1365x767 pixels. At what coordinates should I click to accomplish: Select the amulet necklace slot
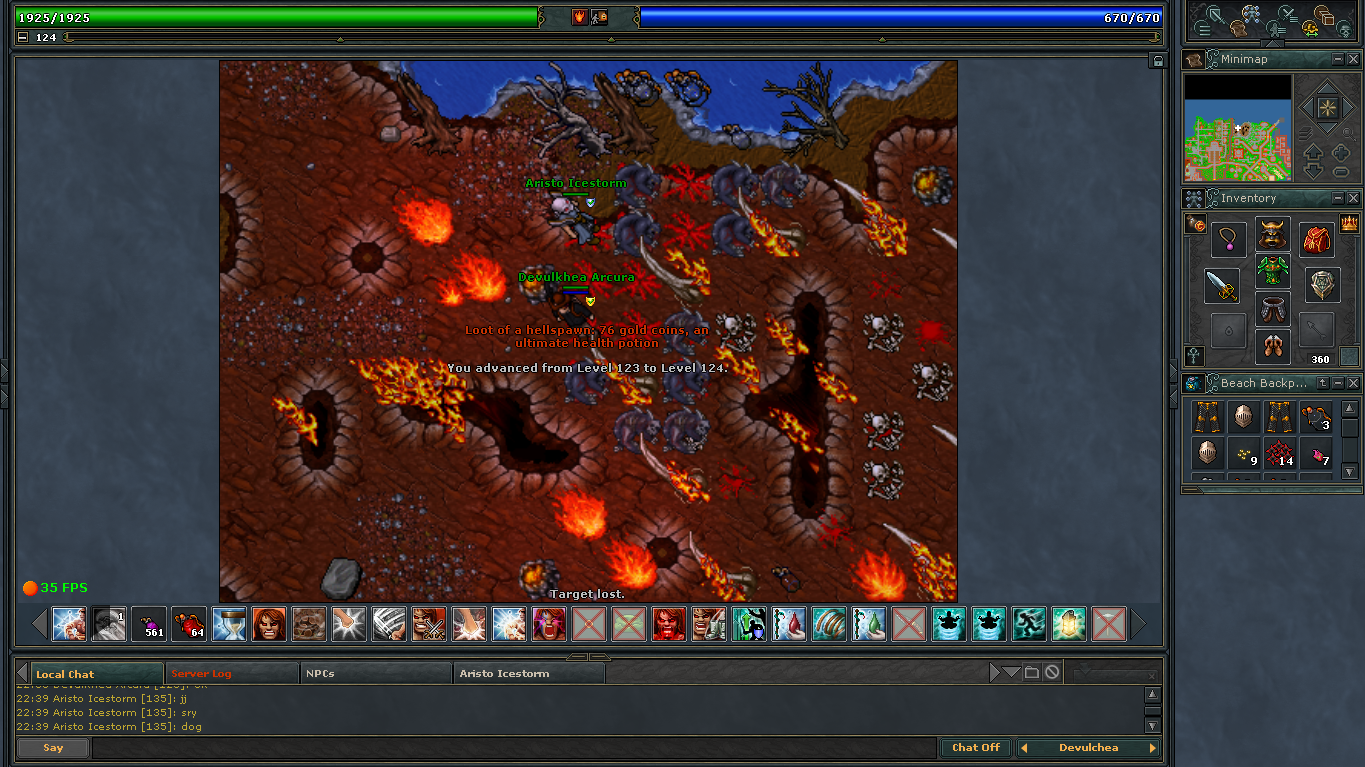click(x=1228, y=240)
